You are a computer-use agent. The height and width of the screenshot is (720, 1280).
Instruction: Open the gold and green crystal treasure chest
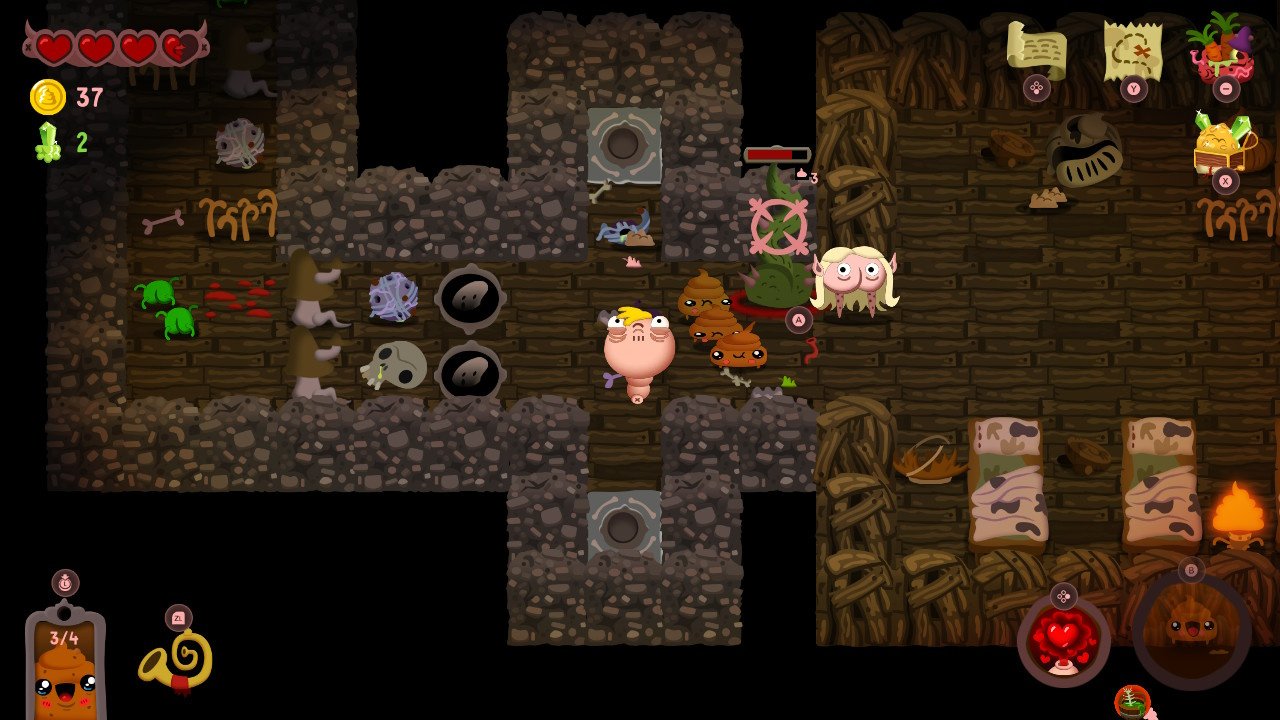1224,145
